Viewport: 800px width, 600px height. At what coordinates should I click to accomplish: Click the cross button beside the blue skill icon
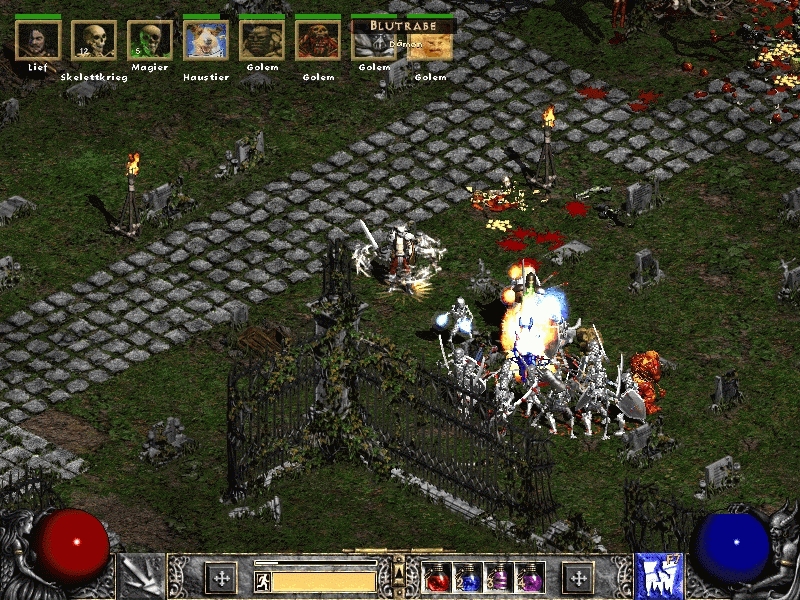[577, 578]
